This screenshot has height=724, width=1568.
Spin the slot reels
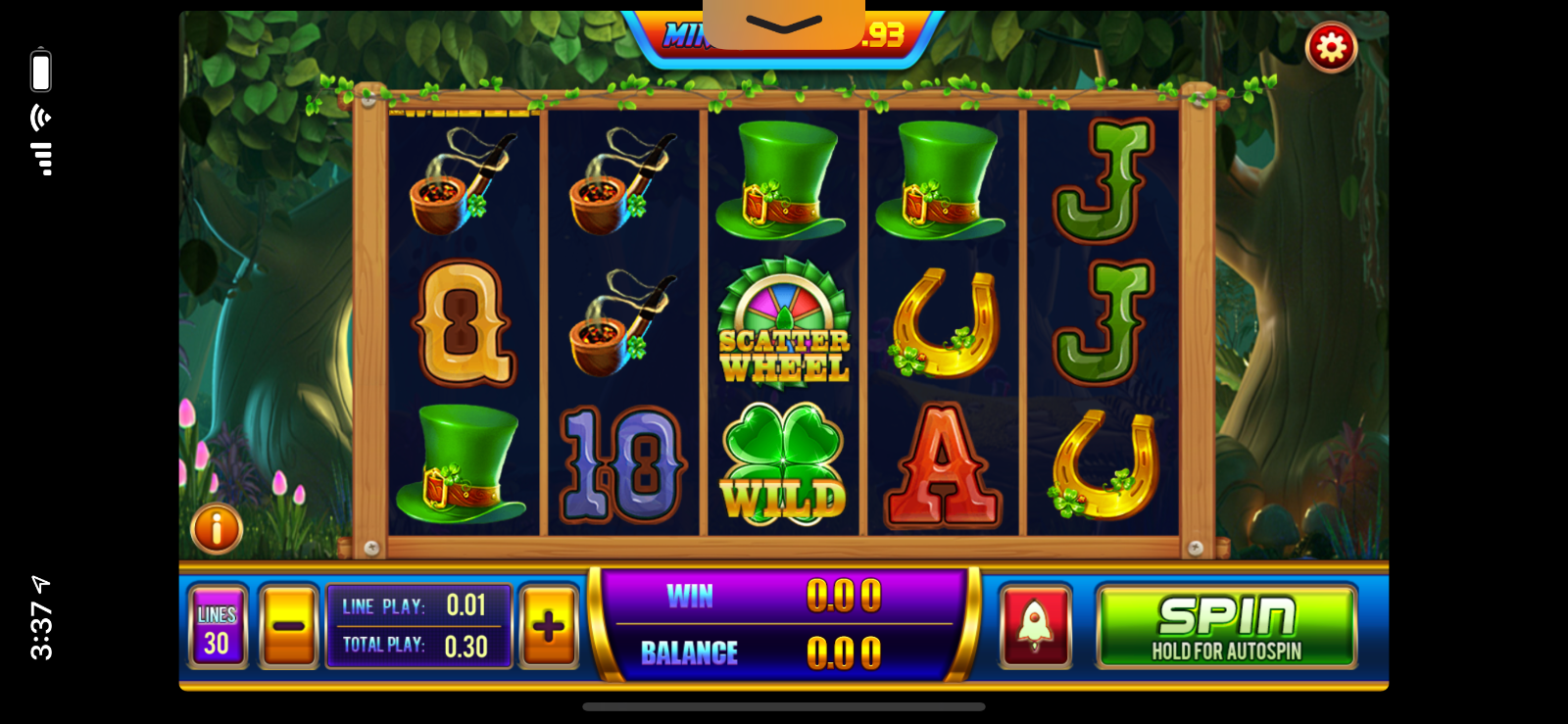click(1226, 627)
